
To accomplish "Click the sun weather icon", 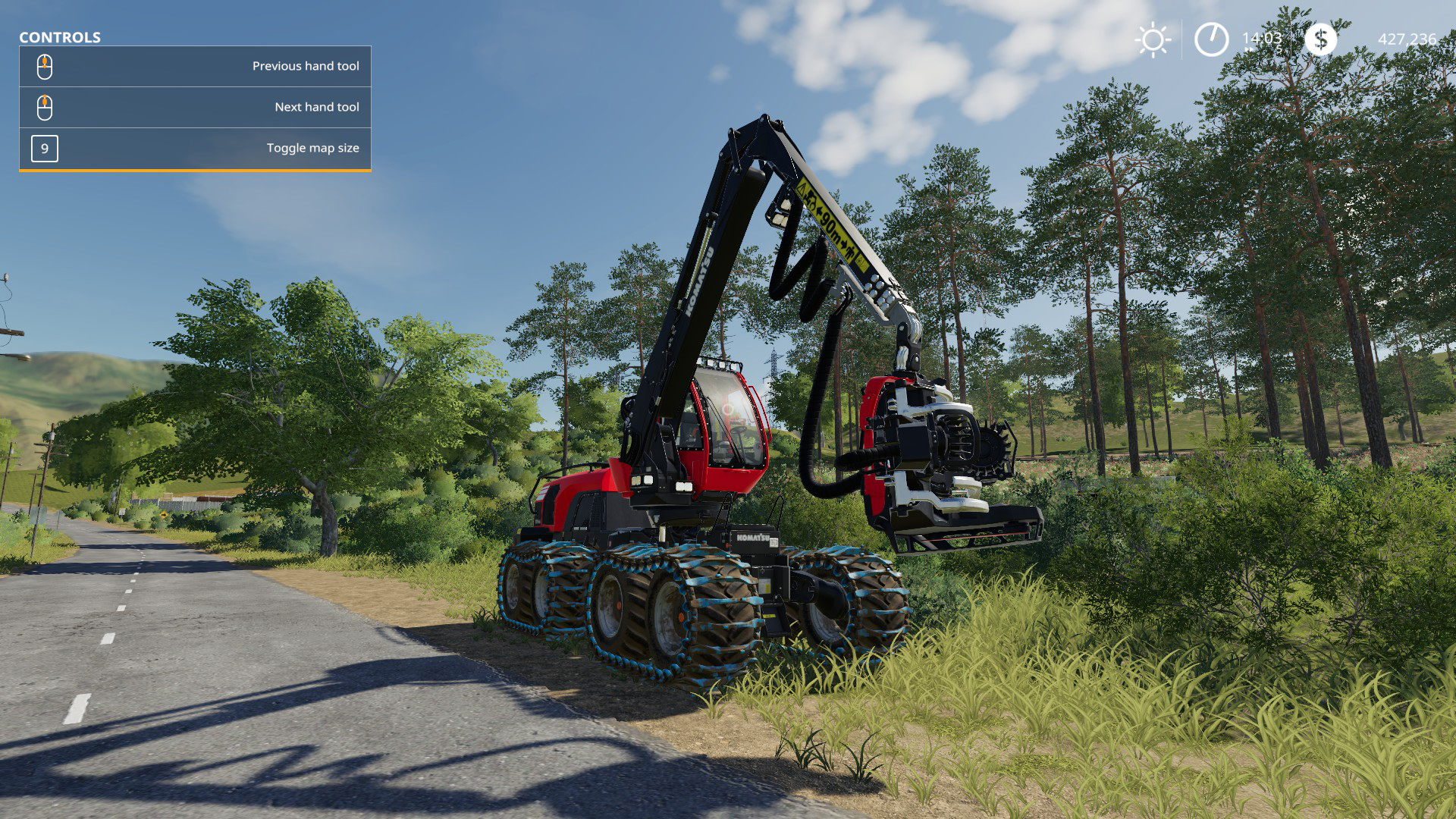I will (1153, 39).
